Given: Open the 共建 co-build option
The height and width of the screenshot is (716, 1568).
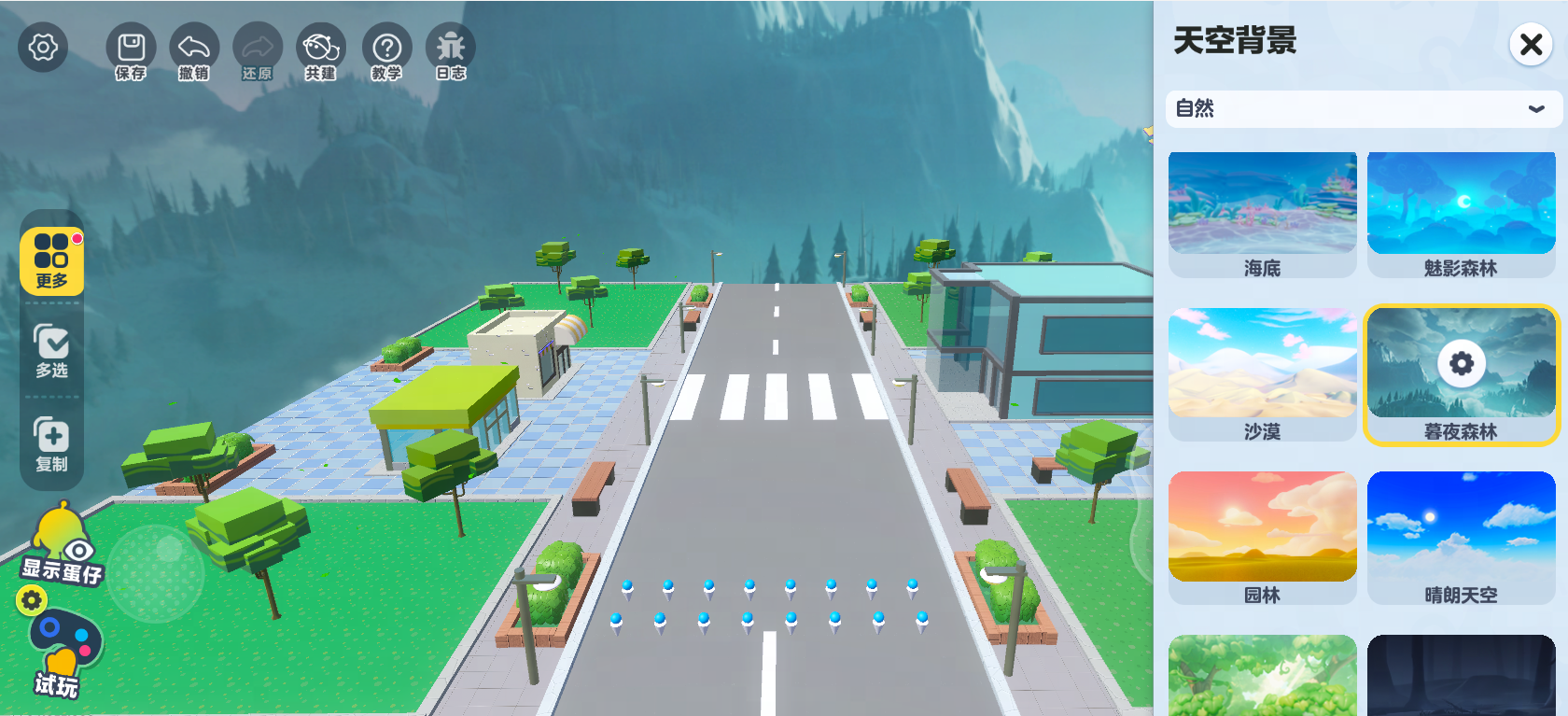Looking at the screenshot, I should [320, 52].
